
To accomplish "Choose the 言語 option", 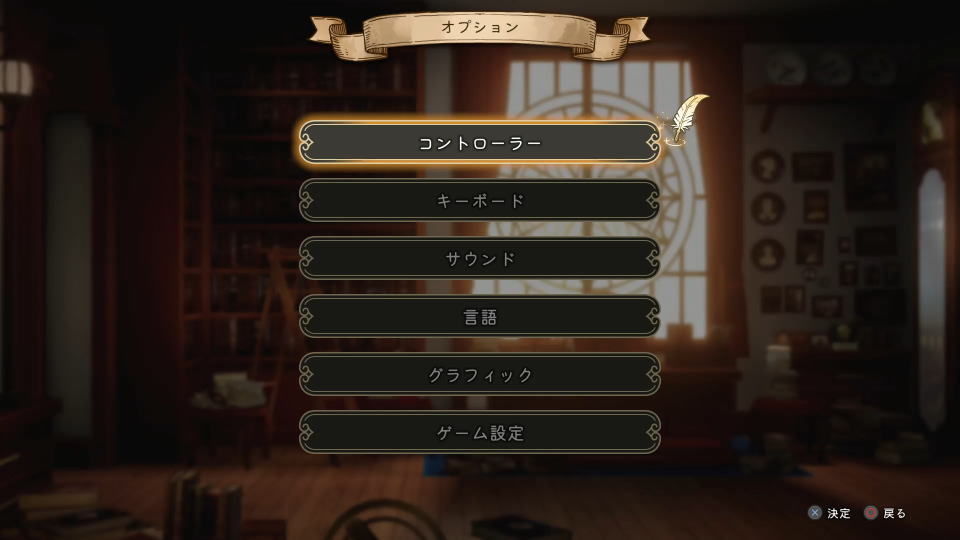I will point(480,317).
